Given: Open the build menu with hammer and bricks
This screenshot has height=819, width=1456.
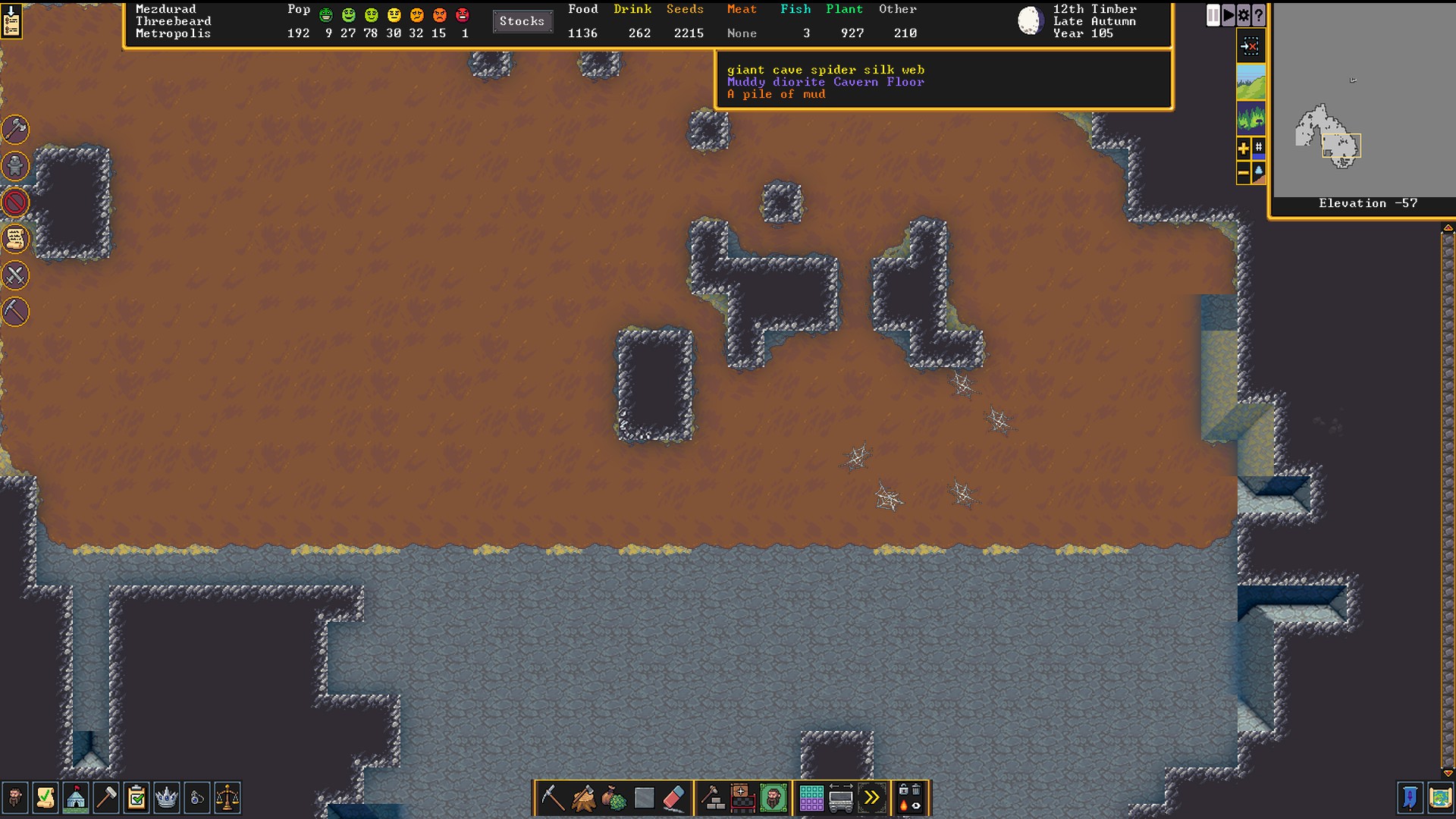Looking at the screenshot, I should (712, 798).
